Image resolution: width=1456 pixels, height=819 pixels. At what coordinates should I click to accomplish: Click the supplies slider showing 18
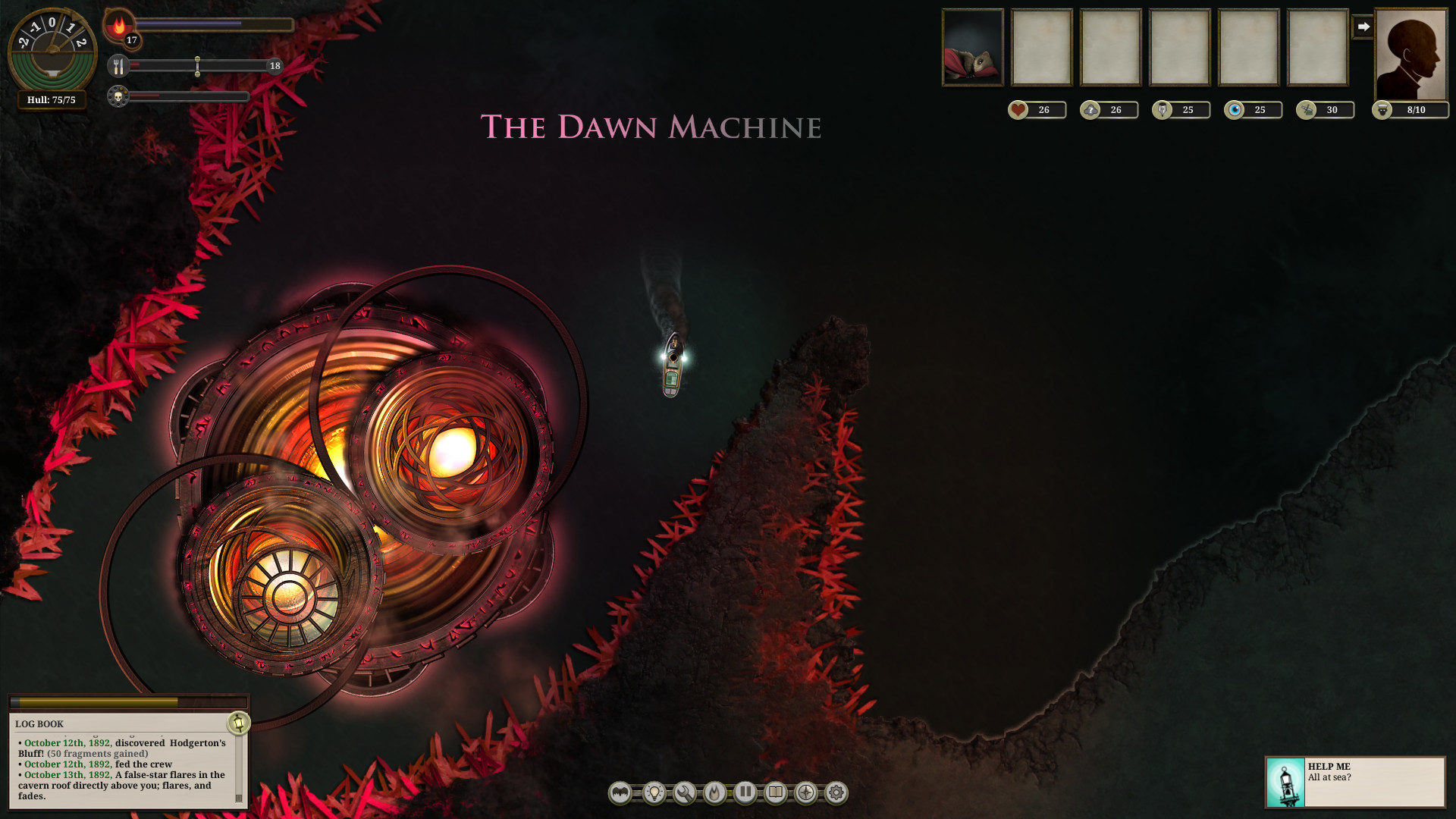point(197,67)
